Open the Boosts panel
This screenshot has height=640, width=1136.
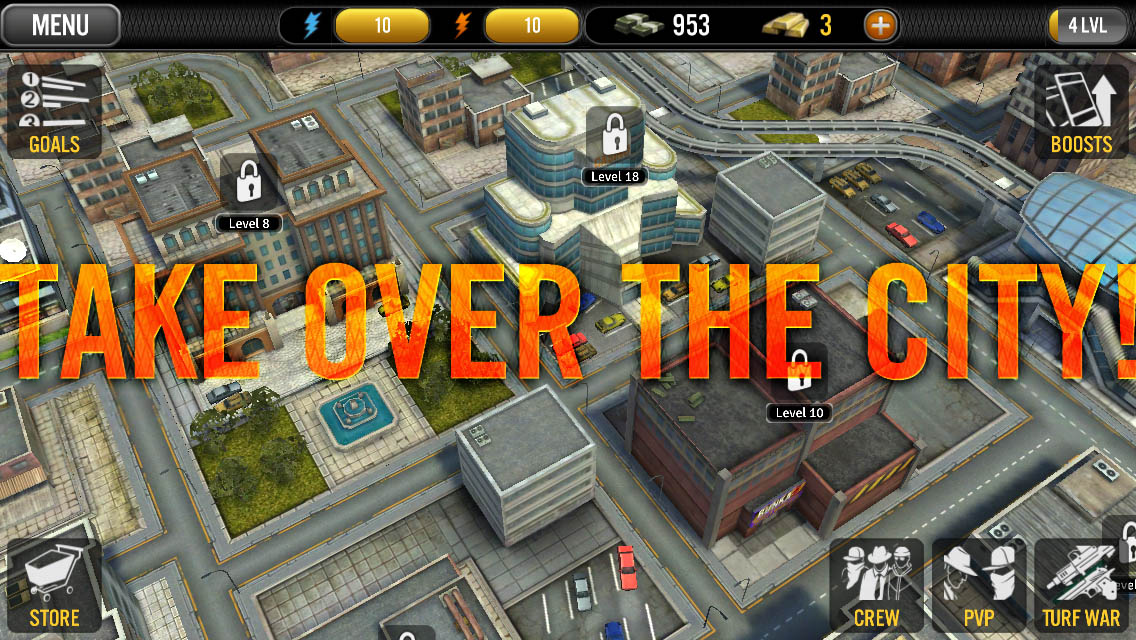point(1081,112)
